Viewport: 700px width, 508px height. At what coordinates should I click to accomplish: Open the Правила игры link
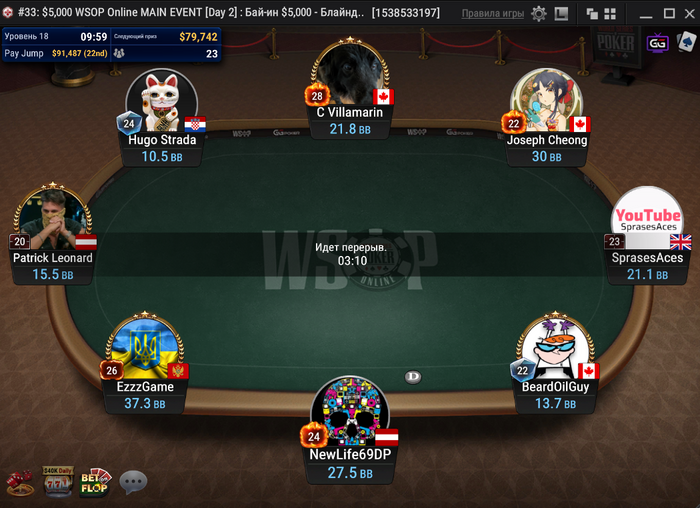(493, 14)
